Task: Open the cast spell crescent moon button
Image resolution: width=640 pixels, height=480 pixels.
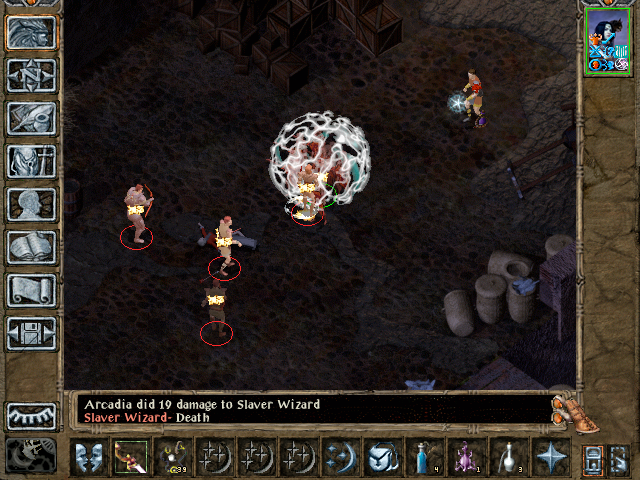Action: [339, 457]
